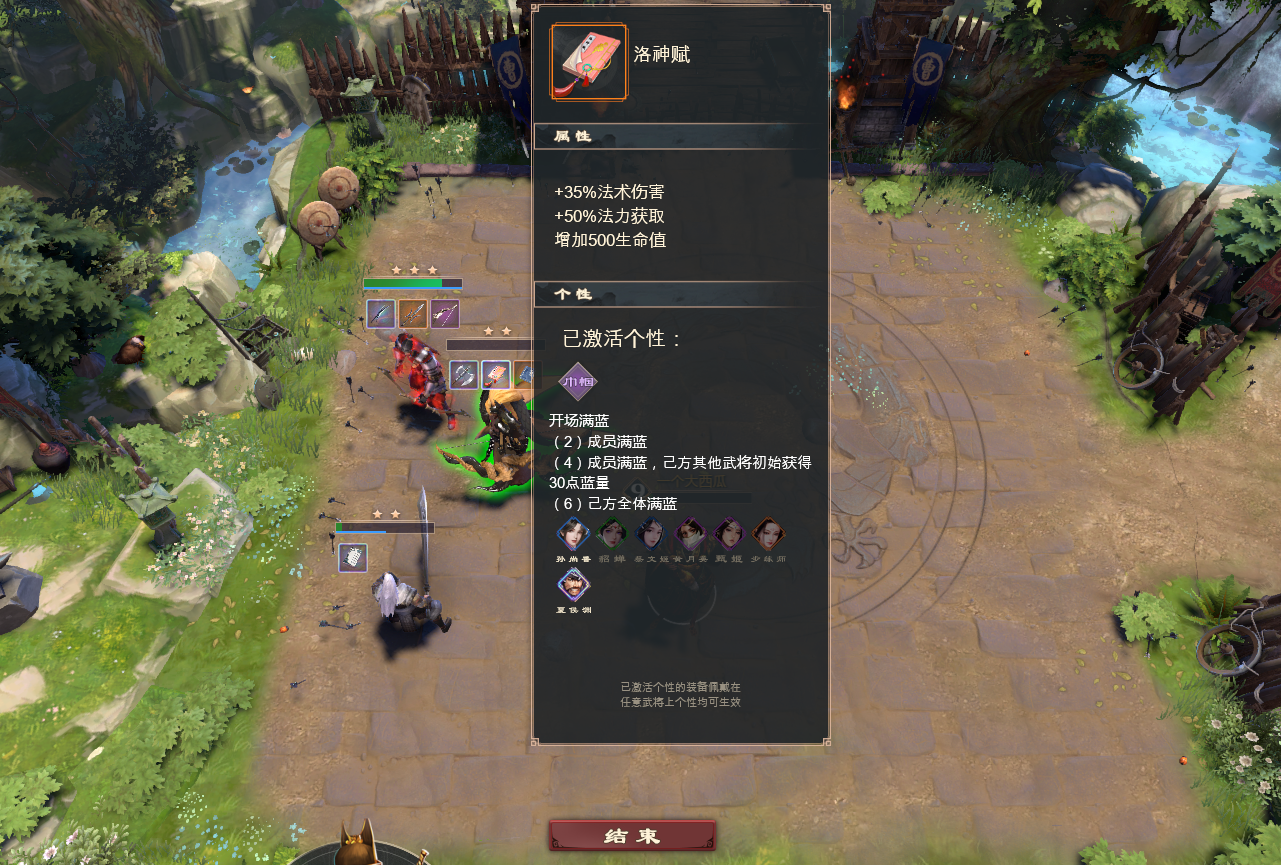Select the blue book item icon
Screen dimensions: 1281x865
(527, 373)
